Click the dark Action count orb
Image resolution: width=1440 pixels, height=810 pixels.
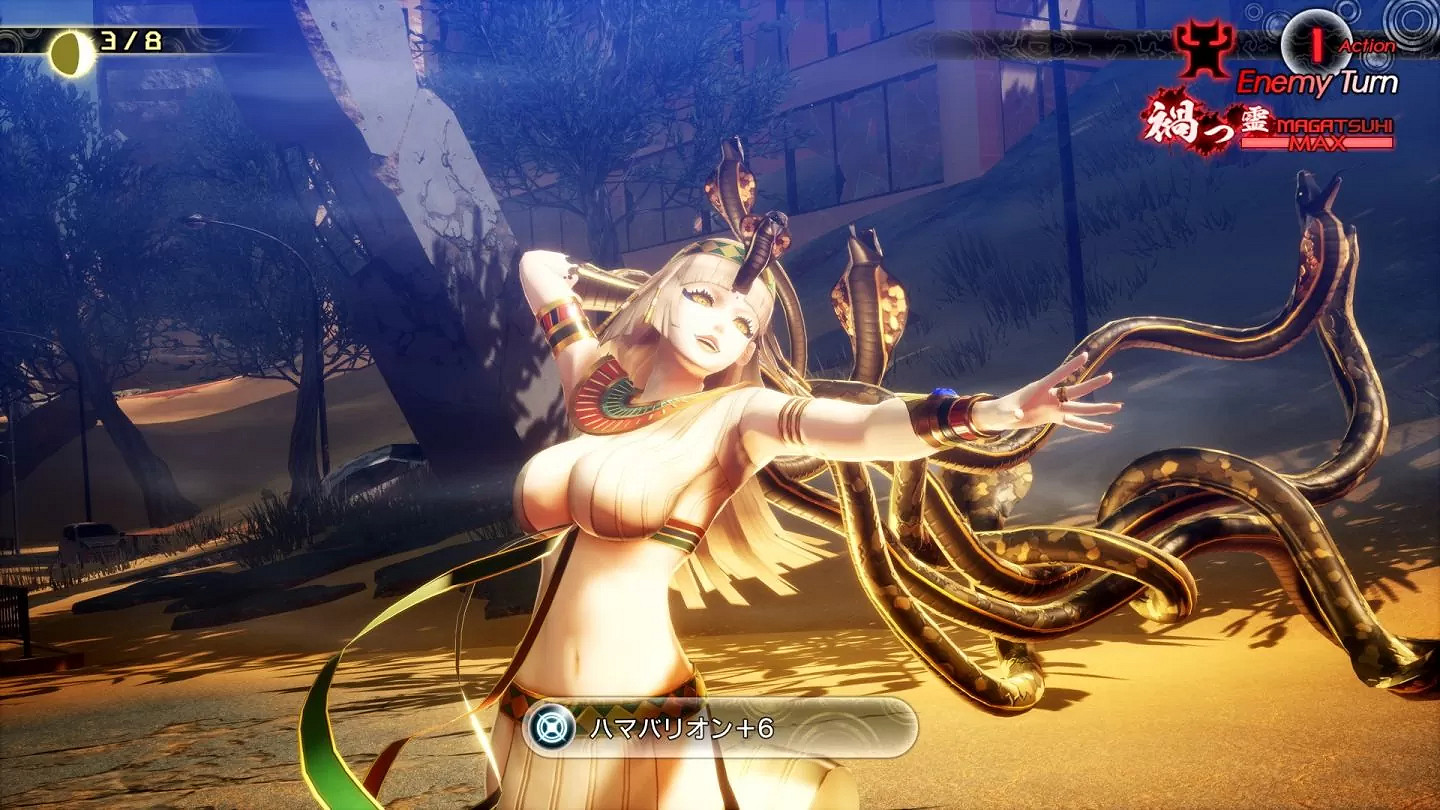[x=1318, y=39]
